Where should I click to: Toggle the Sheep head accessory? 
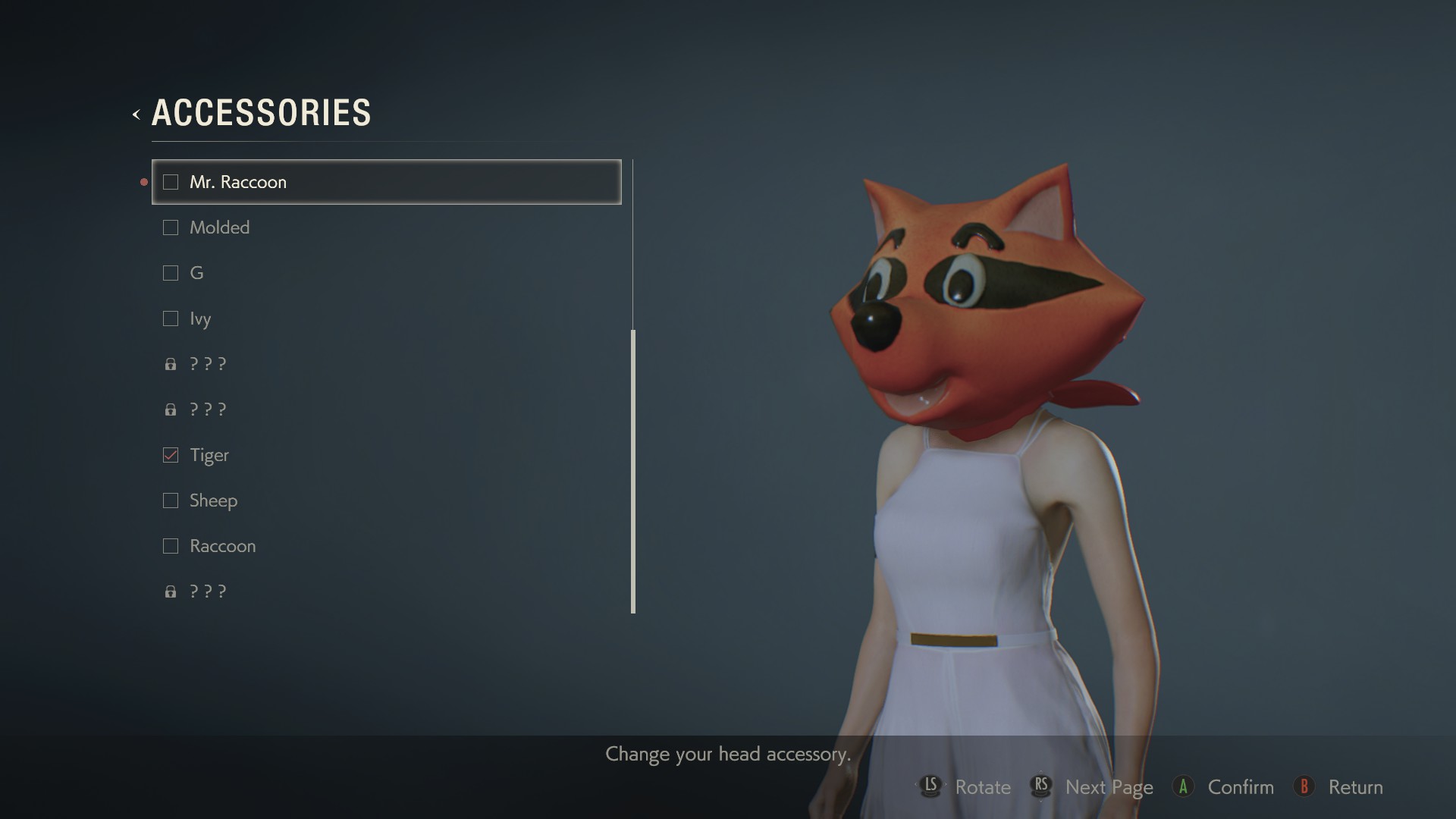point(171,500)
